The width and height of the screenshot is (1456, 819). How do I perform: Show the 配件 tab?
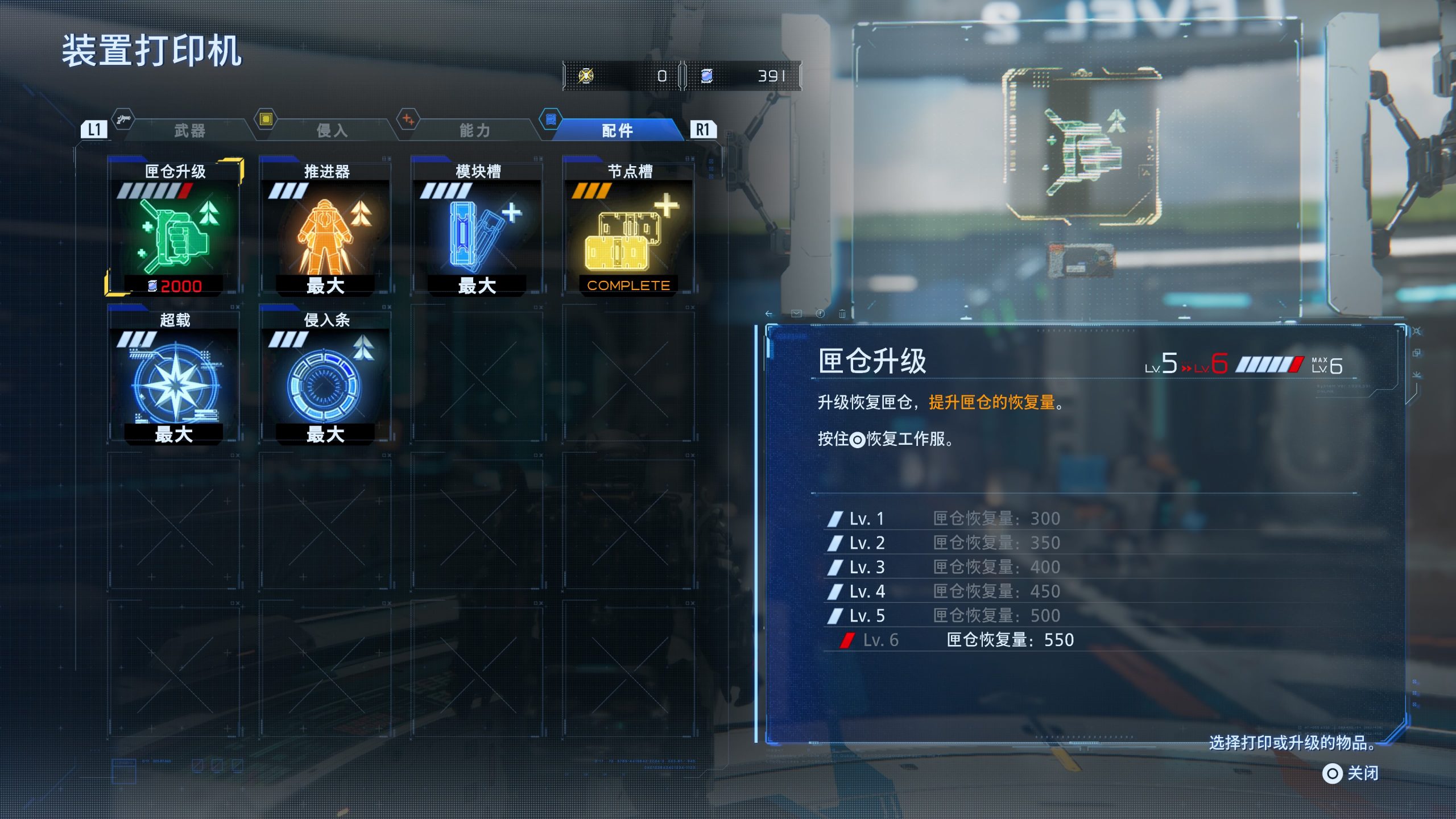[x=617, y=131]
